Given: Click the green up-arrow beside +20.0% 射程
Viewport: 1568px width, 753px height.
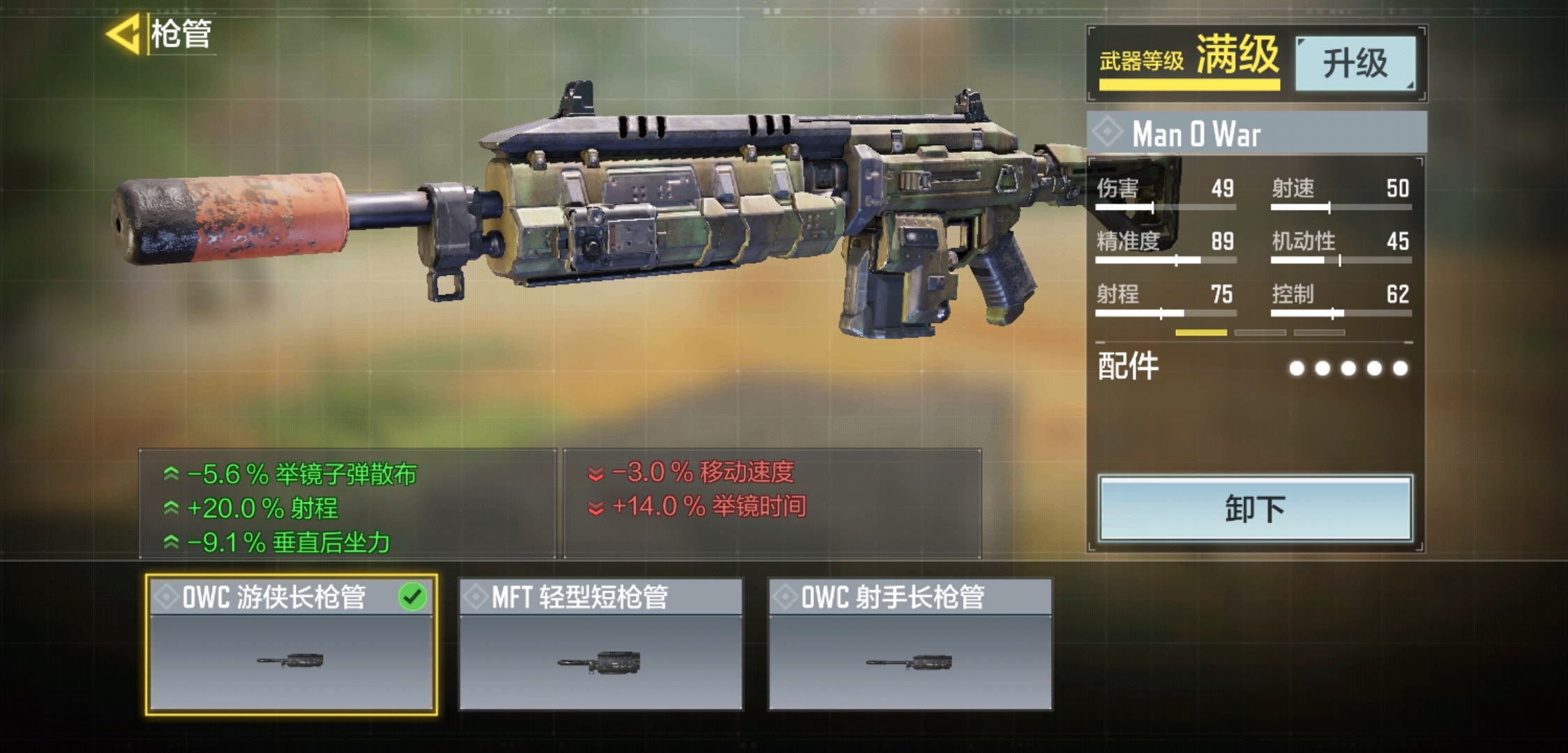Looking at the screenshot, I should 171,506.
